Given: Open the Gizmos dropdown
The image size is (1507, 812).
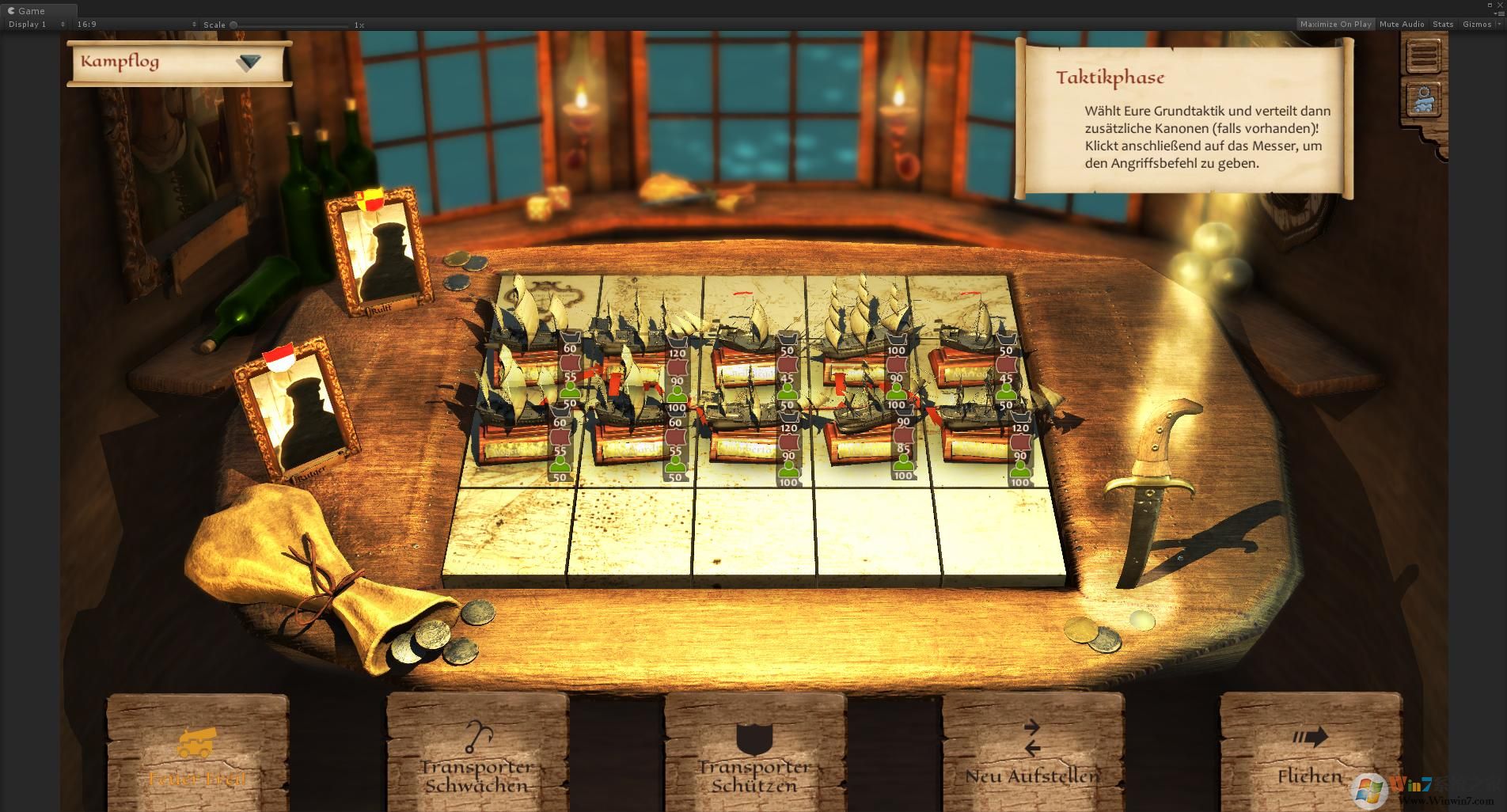Looking at the screenshot, I should pyautogui.click(x=1480, y=25).
